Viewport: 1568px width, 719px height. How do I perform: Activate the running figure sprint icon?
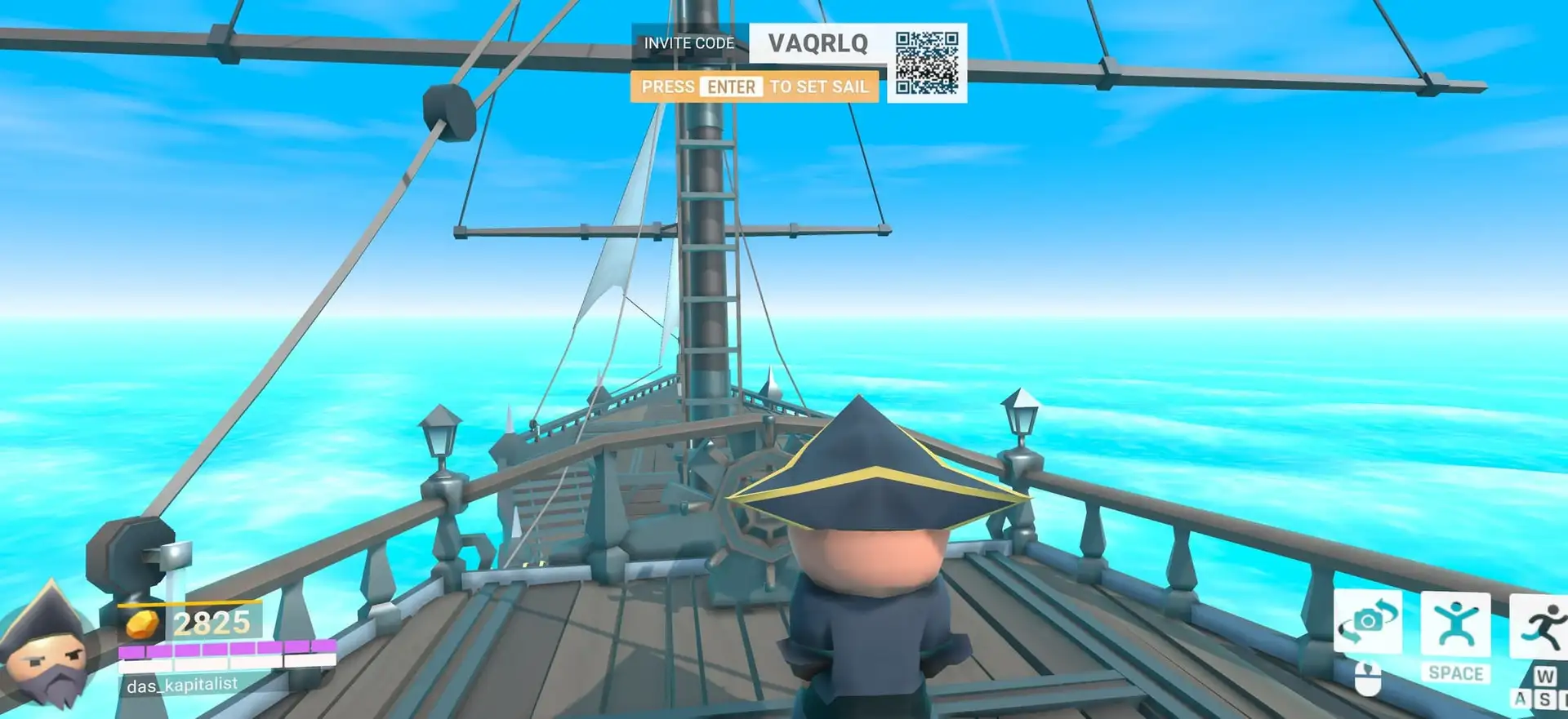tap(1541, 627)
